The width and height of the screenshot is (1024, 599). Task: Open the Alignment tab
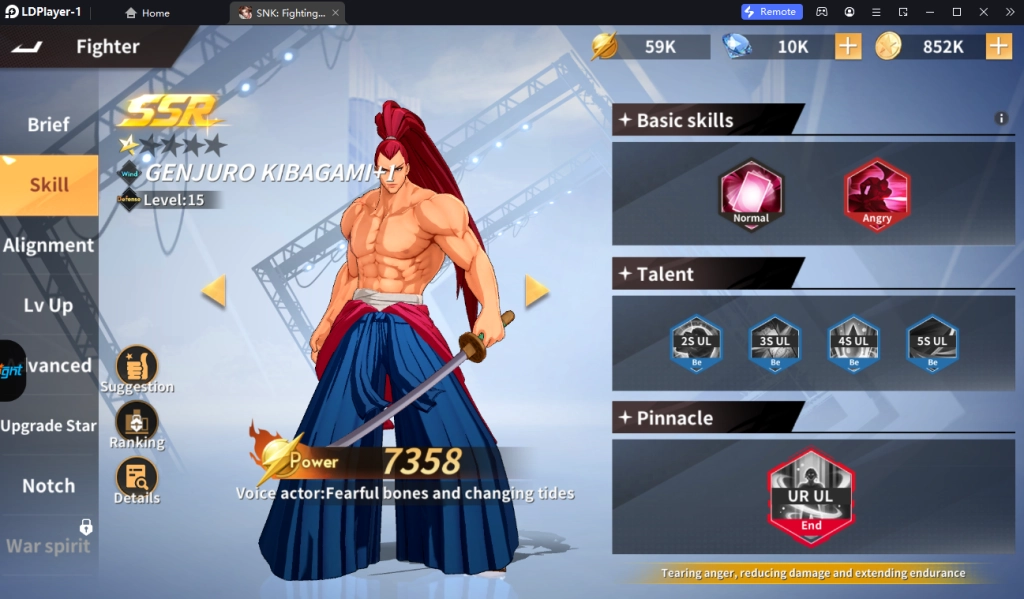point(49,245)
